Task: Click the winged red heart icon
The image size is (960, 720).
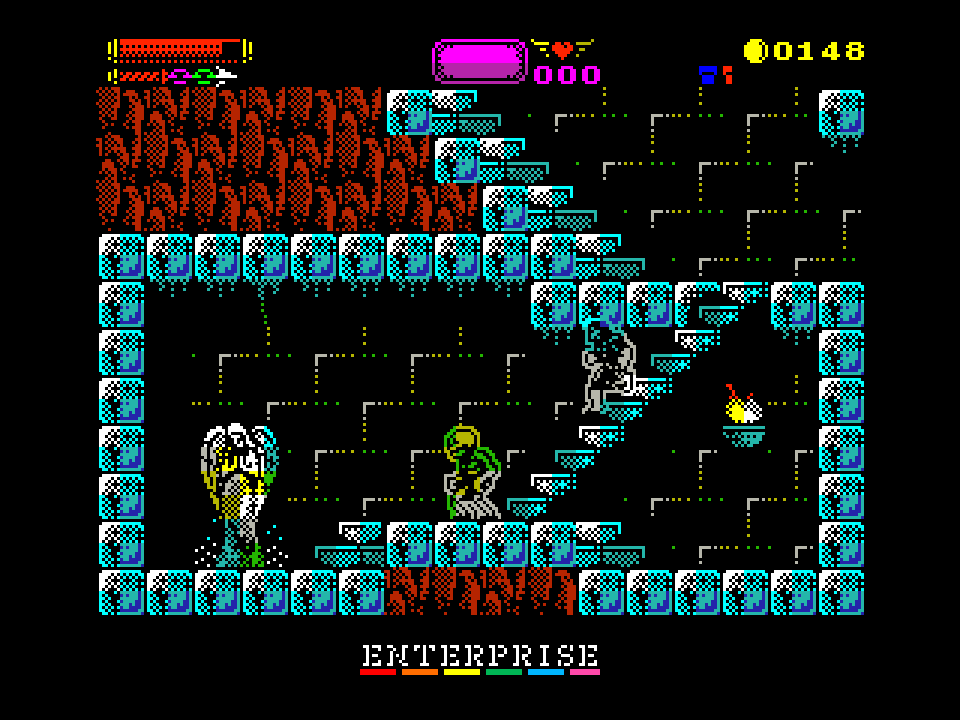Action: (x=562, y=48)
